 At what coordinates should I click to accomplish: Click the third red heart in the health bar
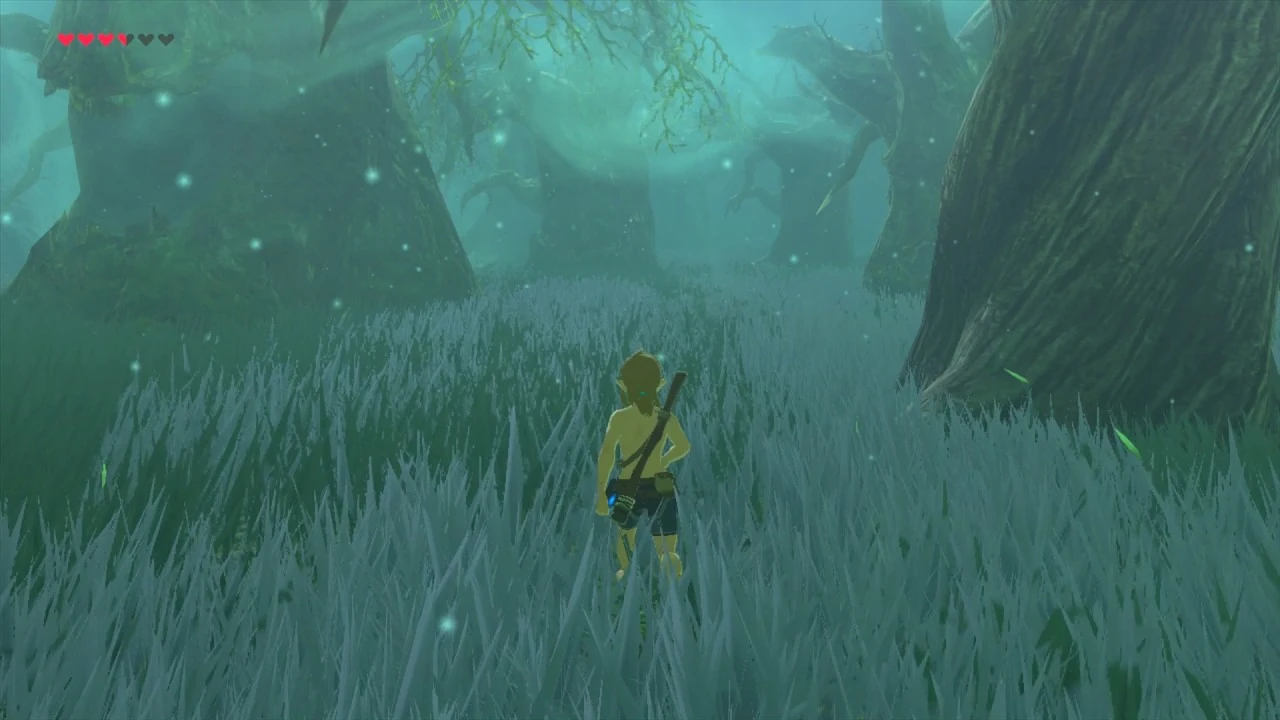click(105, 40)
